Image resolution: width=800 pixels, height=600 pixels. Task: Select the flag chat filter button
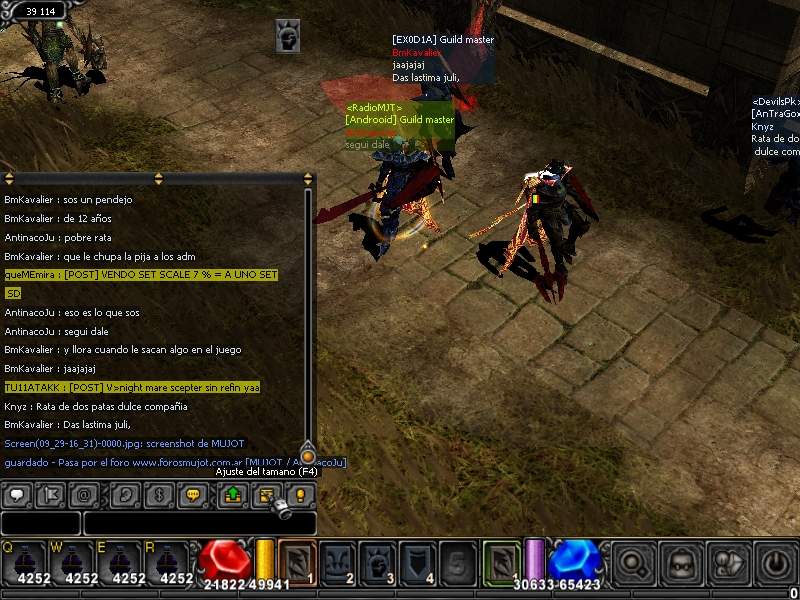click(x=50, y=495)
